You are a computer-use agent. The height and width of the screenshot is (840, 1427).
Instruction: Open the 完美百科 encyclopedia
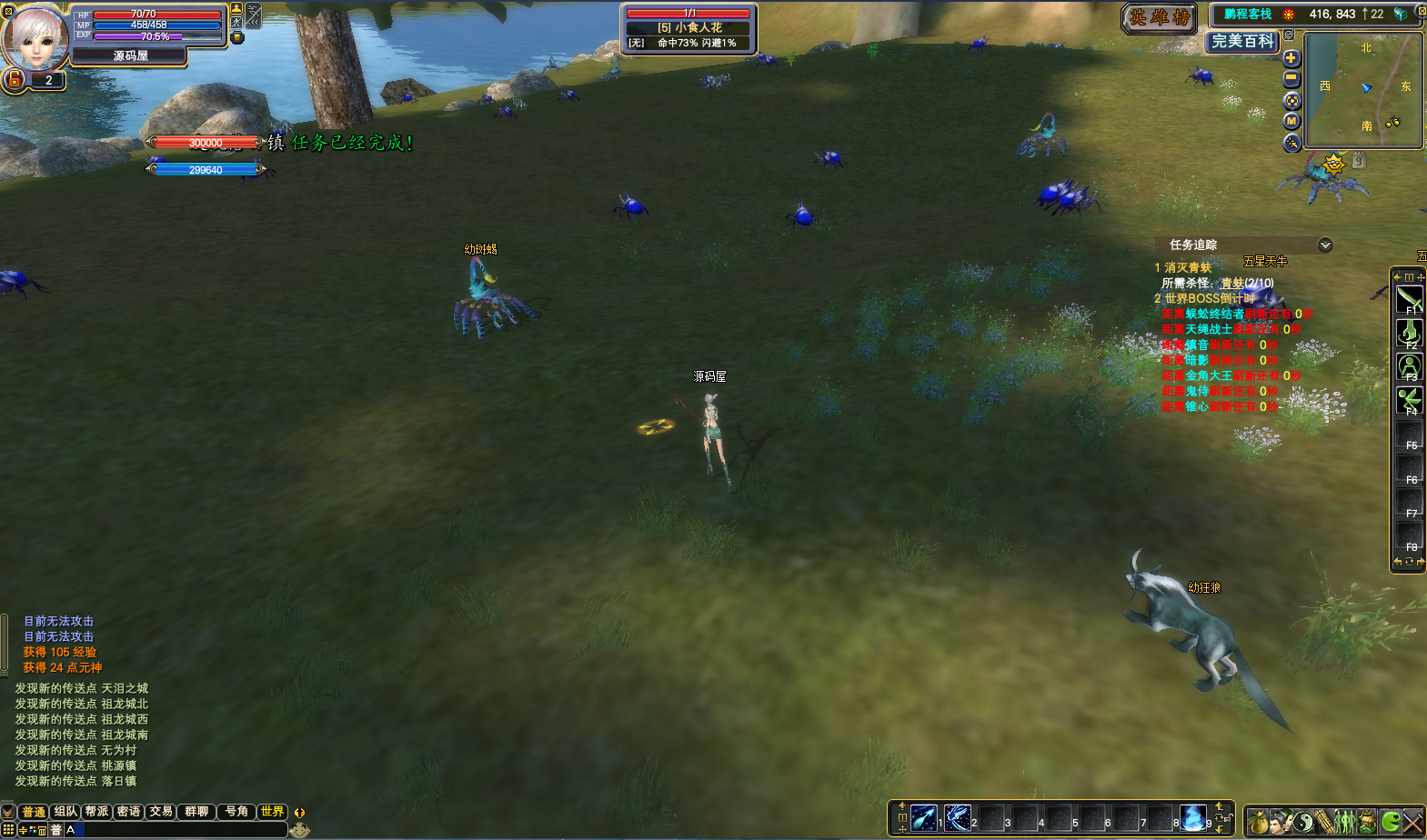tap(1242, 41)
